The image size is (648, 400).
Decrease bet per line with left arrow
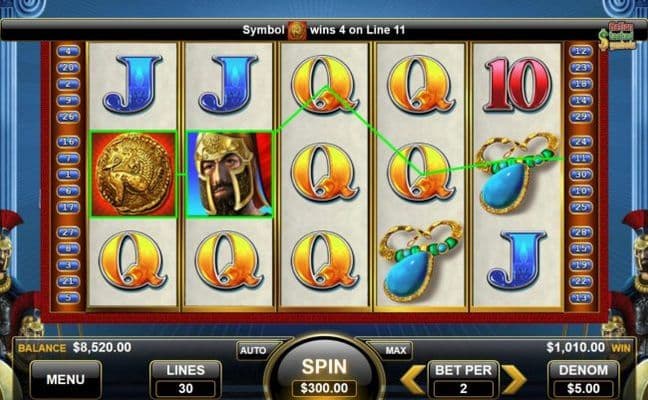click(412, 379)
